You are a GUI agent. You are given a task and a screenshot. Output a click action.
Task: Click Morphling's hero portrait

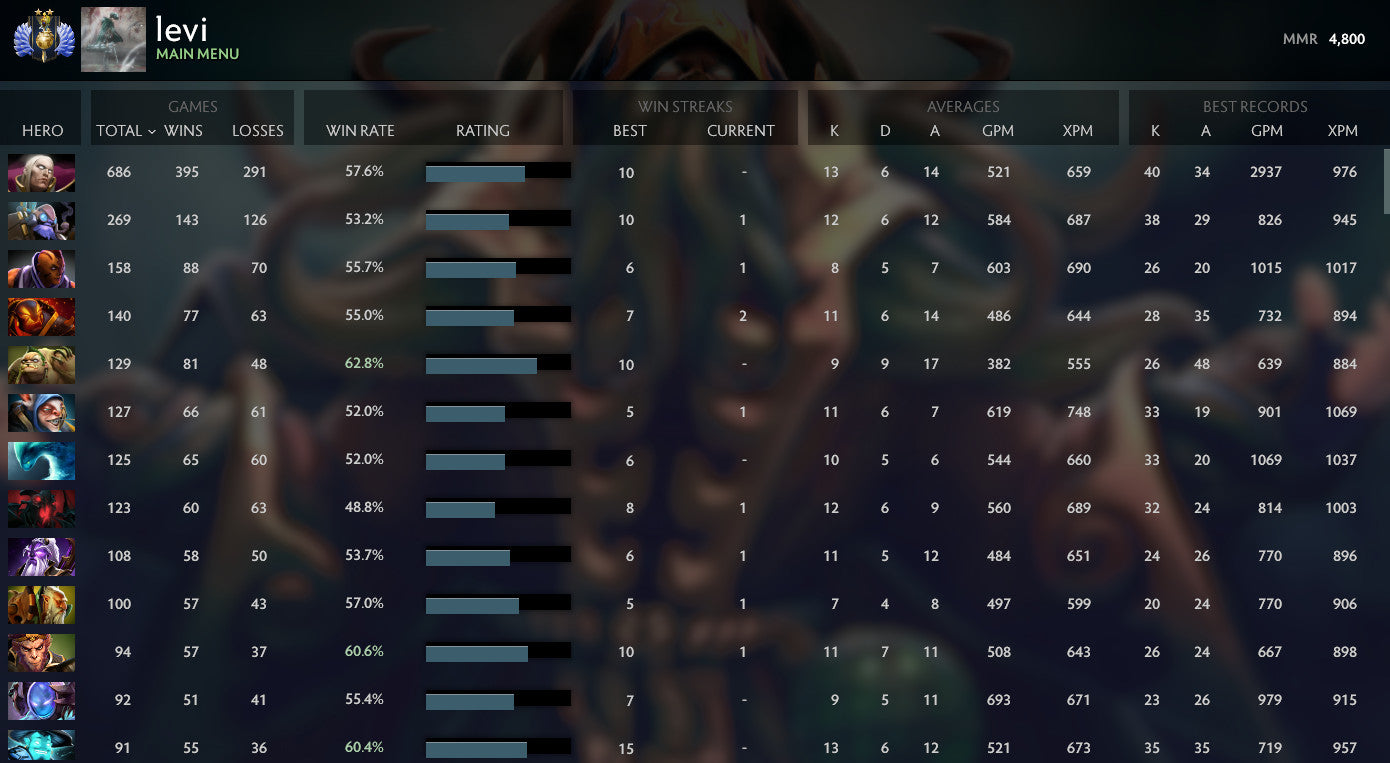click(41, 459)
